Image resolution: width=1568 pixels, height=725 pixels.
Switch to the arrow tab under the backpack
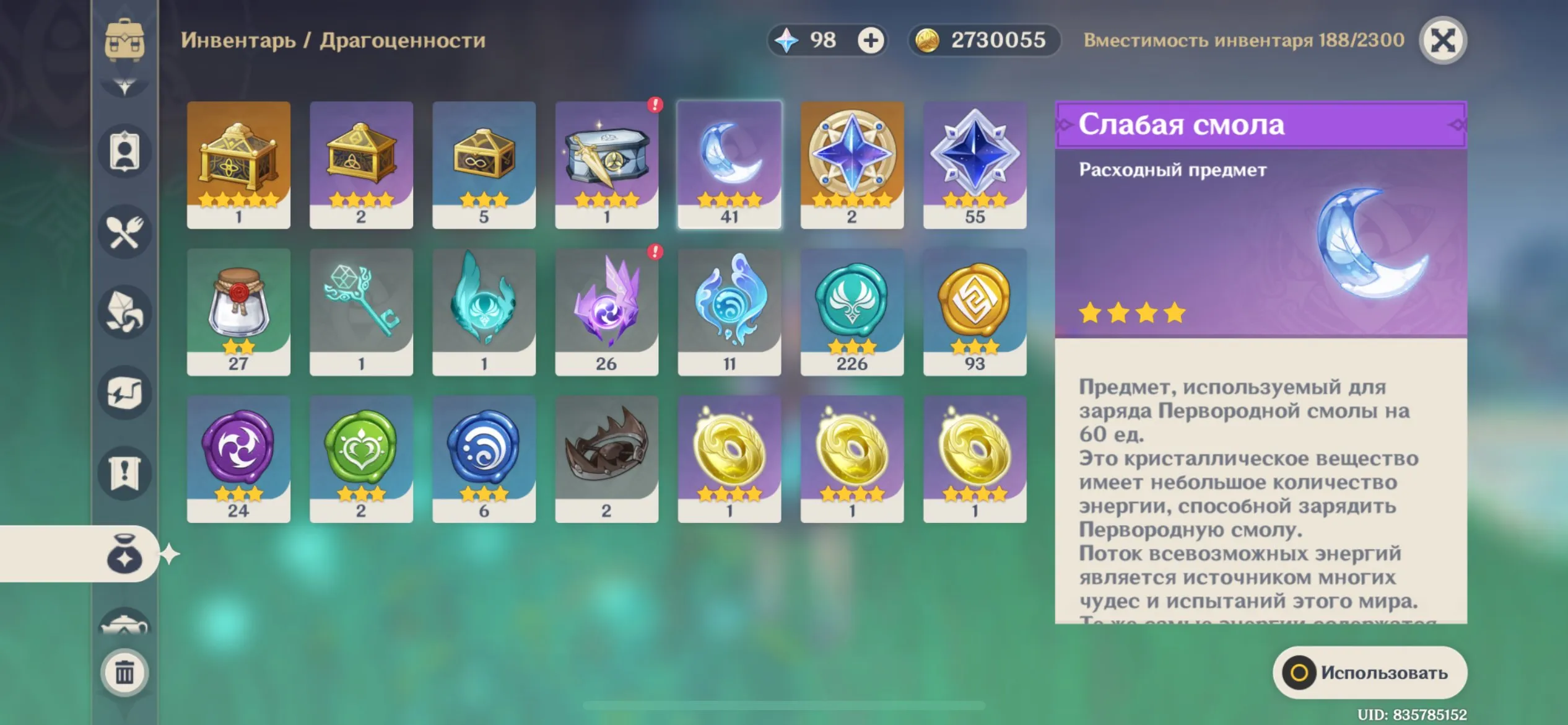tap(124, 87)
